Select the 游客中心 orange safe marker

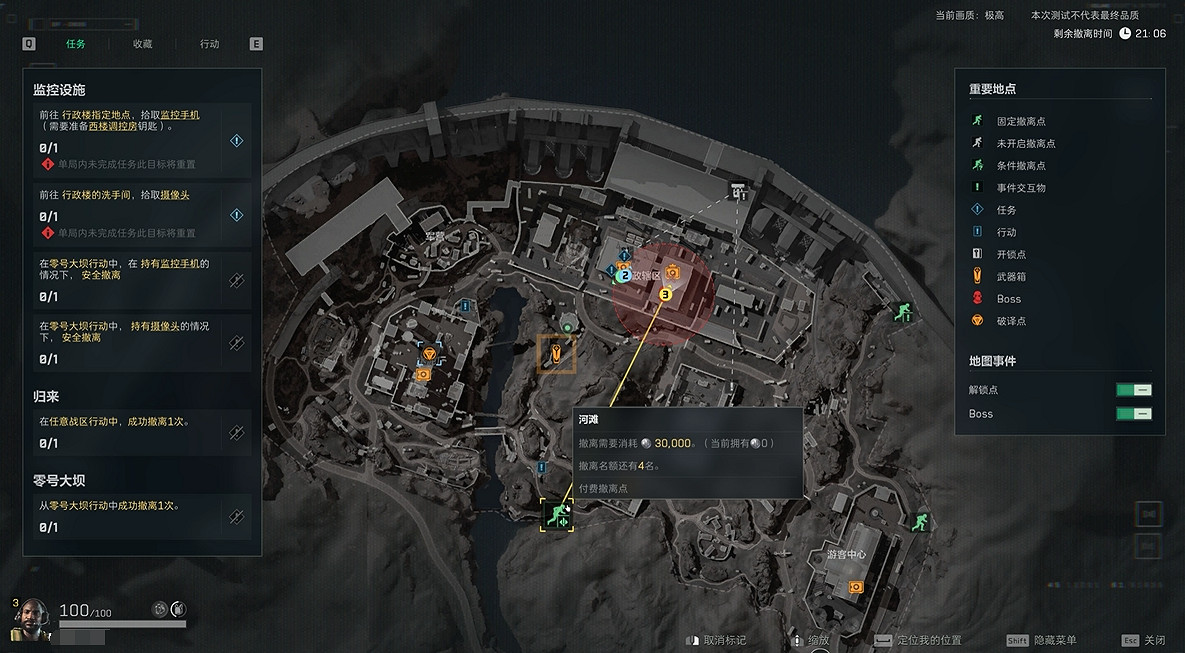(x=855, y=587)
